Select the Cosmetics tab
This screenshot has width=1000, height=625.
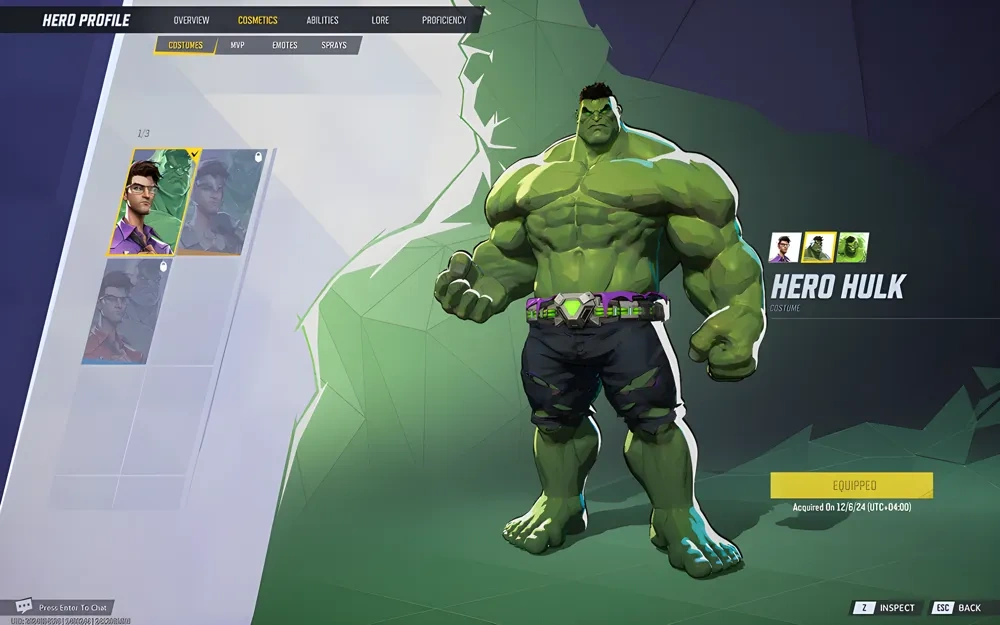click(258, 20)
